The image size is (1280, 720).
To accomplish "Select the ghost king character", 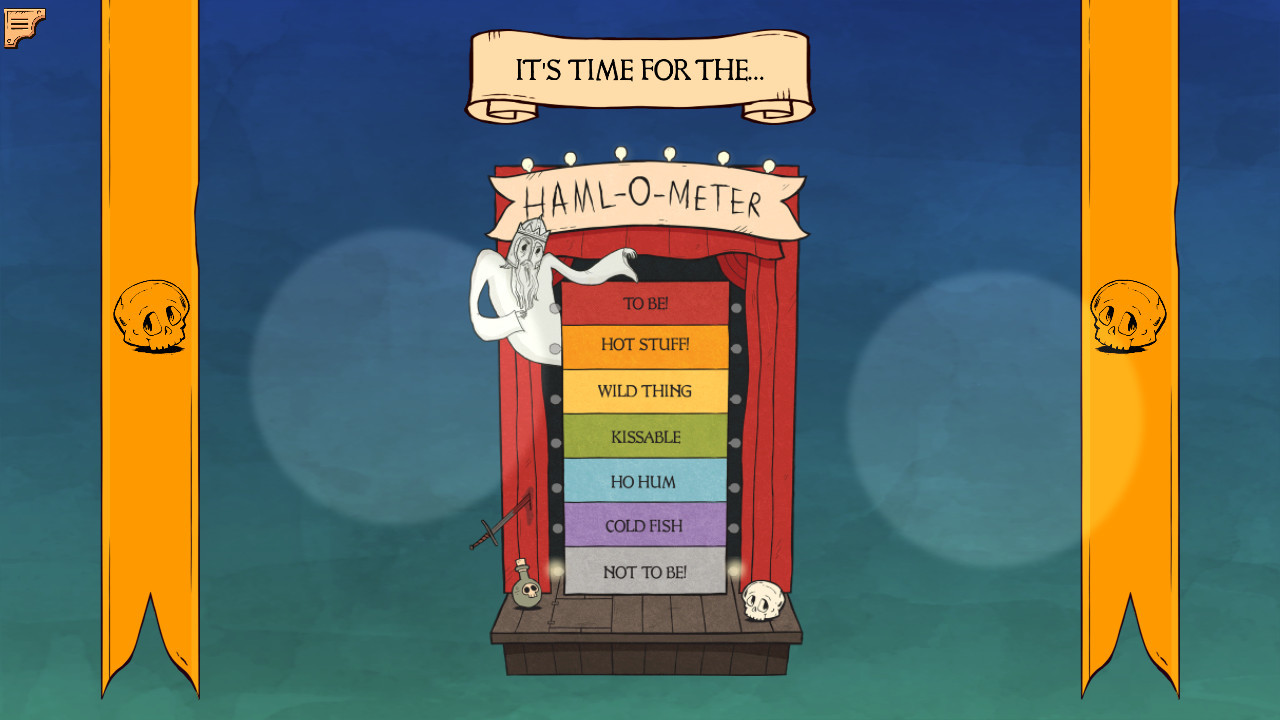I will [x=520, y=280].
